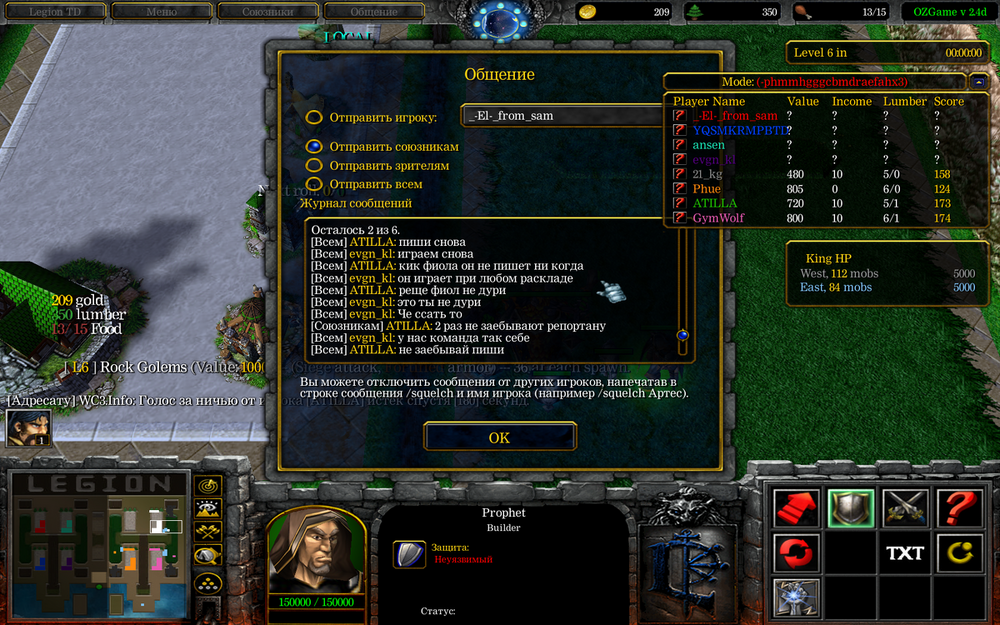
Task: Click the red question mark command icon
Action: 959,508
